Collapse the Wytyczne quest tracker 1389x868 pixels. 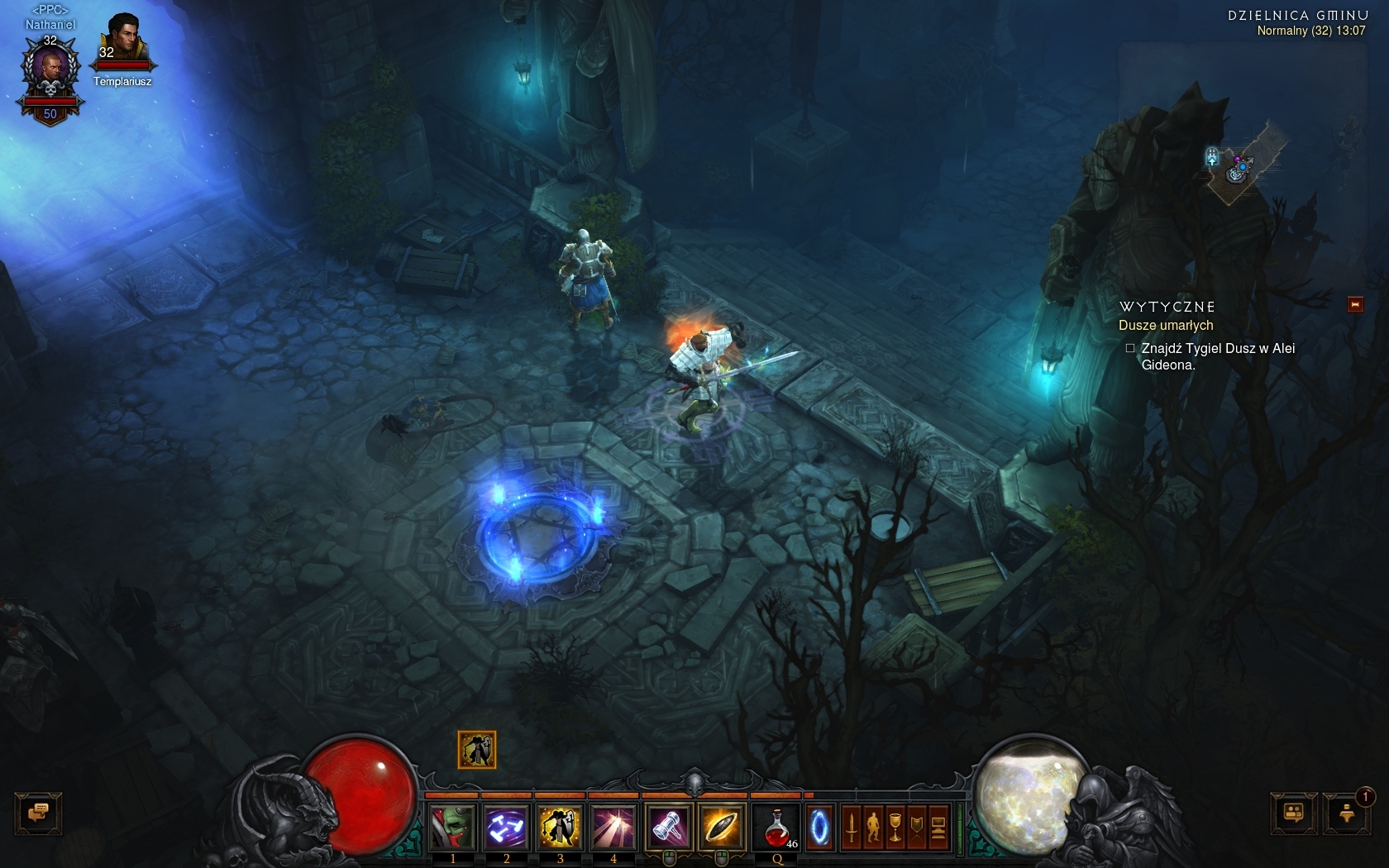1355,305
